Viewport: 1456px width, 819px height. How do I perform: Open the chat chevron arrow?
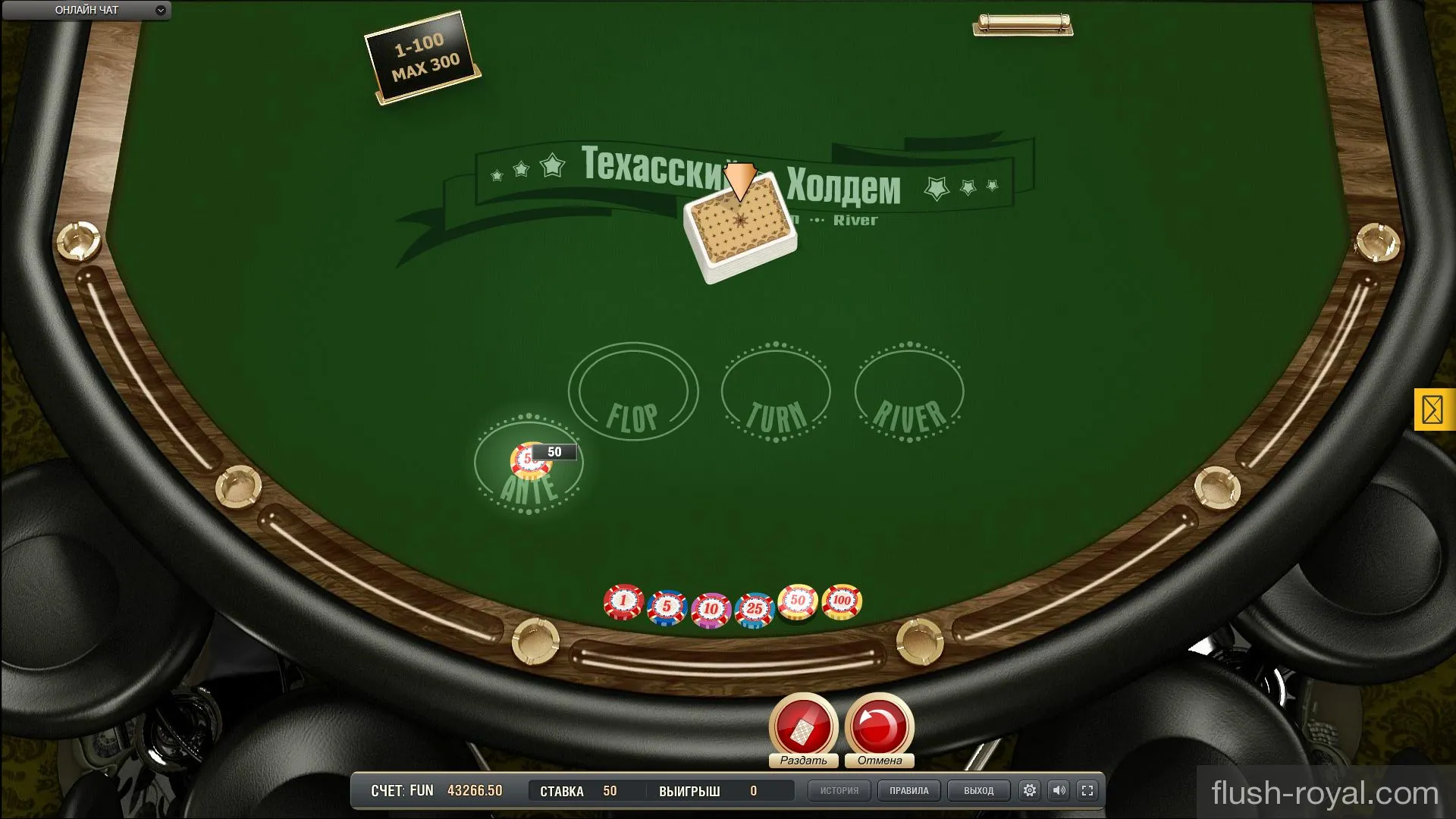(x=159, y=11)
